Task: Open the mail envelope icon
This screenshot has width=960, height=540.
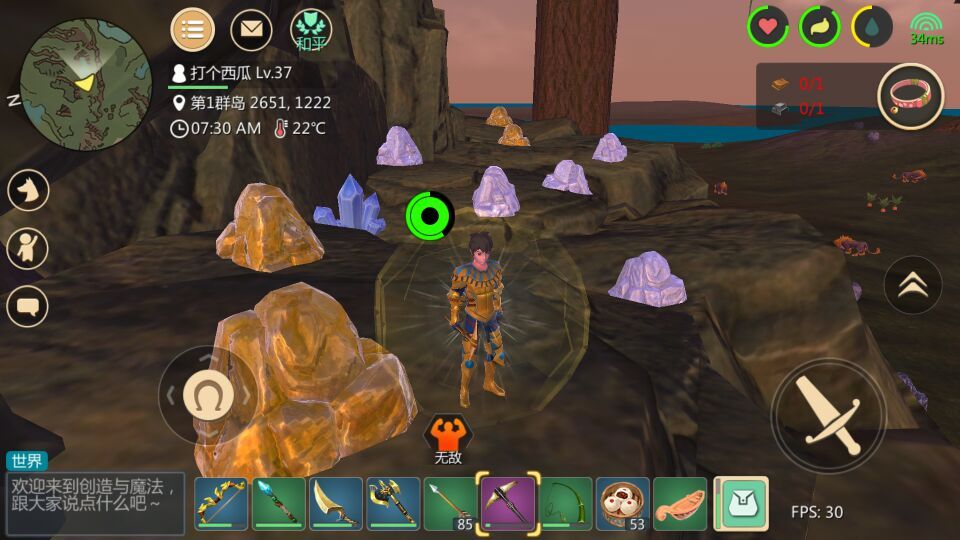Action: pos(251,29)
